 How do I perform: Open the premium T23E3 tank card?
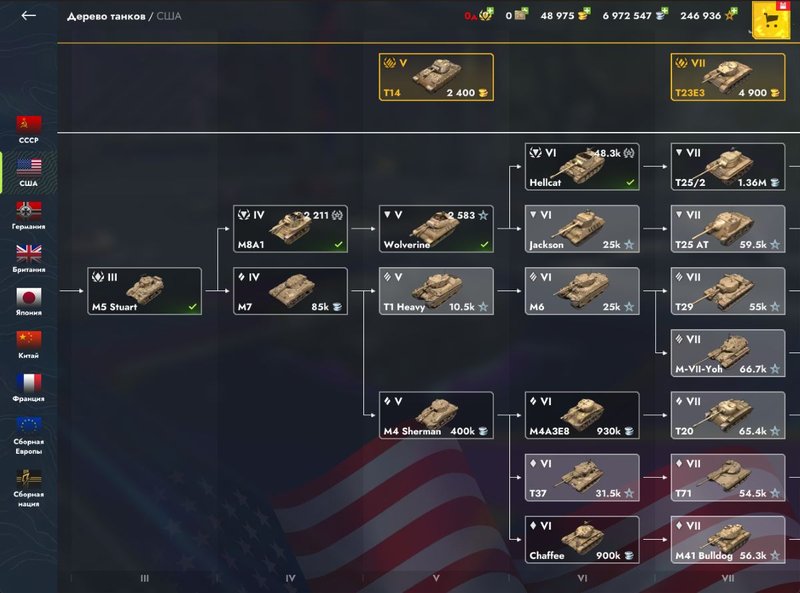(x=727, y=77)
